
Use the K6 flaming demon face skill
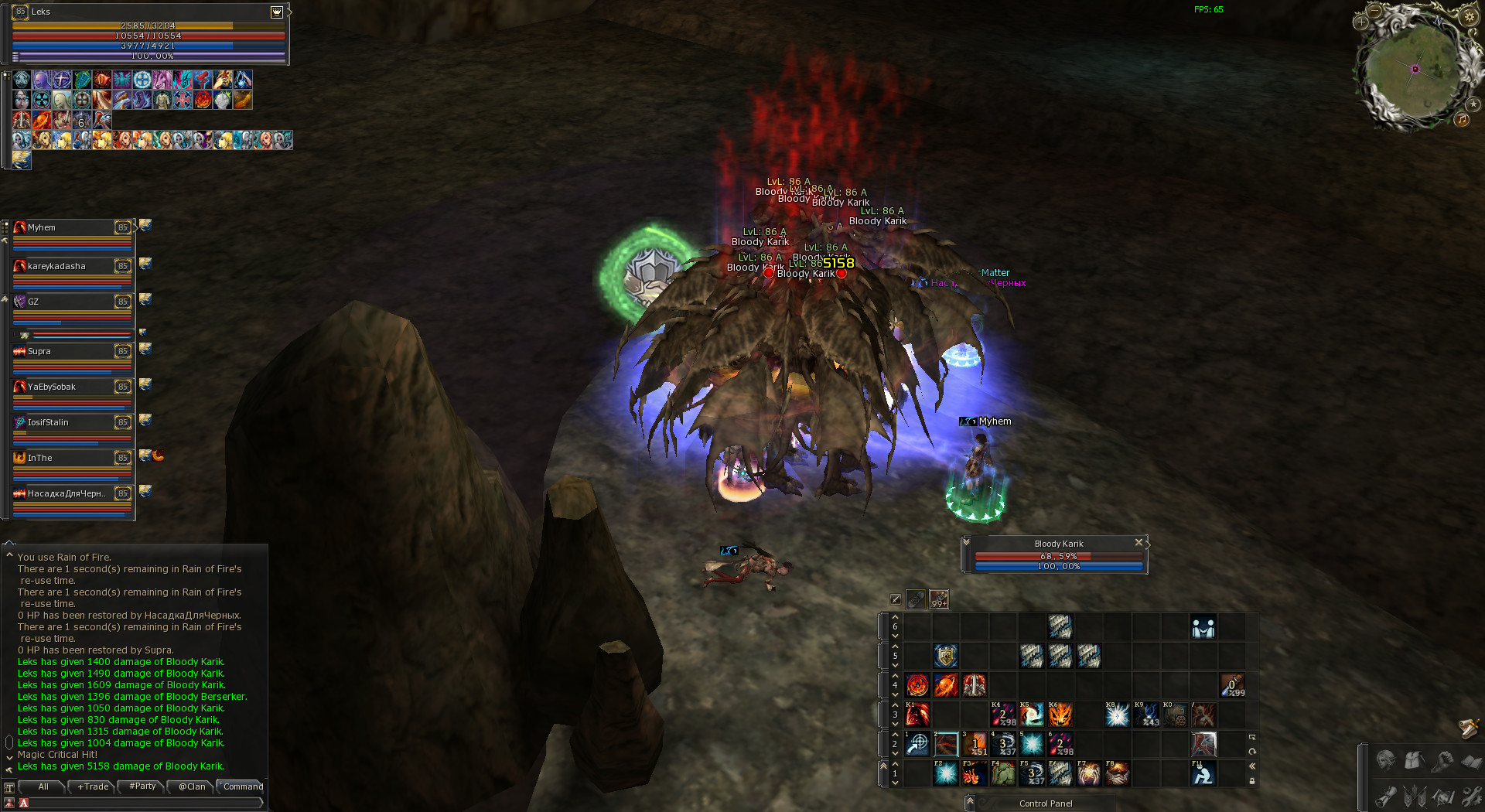click(1060, 715)
